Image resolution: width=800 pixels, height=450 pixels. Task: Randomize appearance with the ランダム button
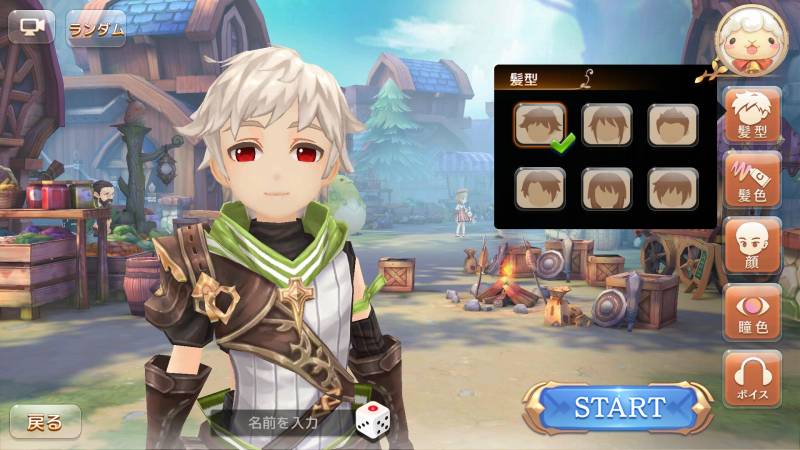tap(97, 28)
